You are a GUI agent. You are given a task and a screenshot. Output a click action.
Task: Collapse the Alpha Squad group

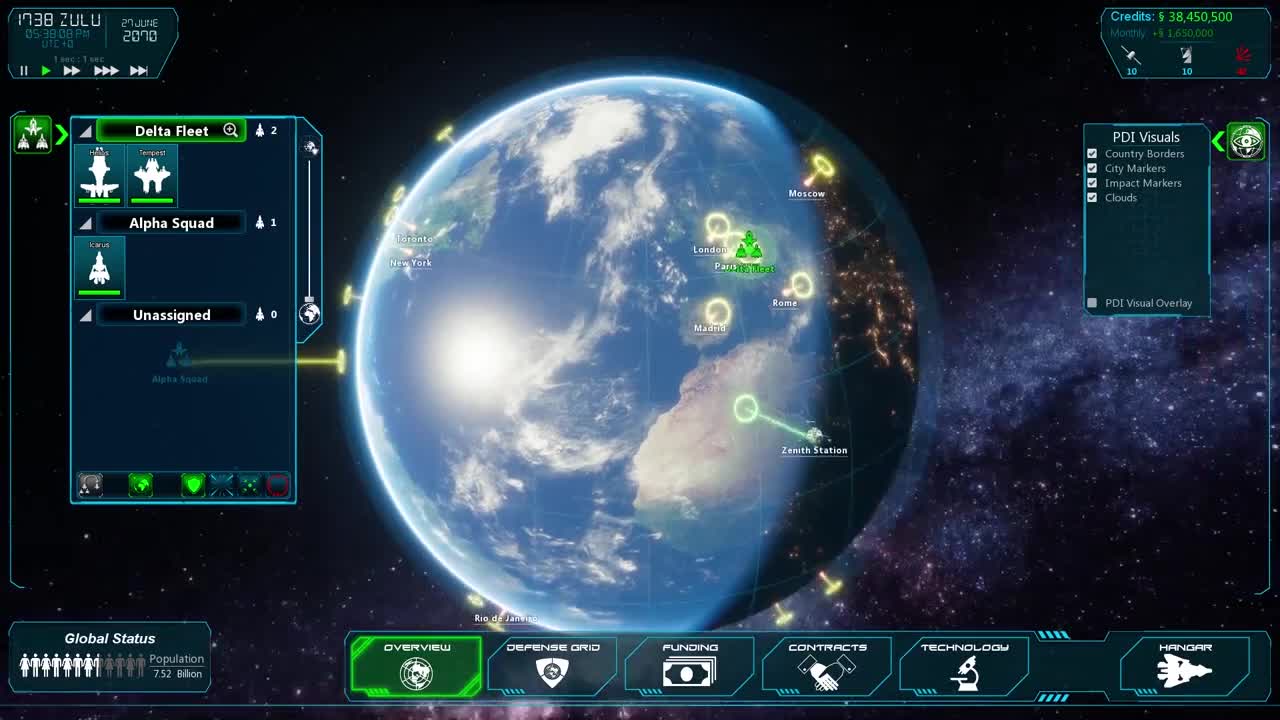pyautogui.click(x=85, y=222)
